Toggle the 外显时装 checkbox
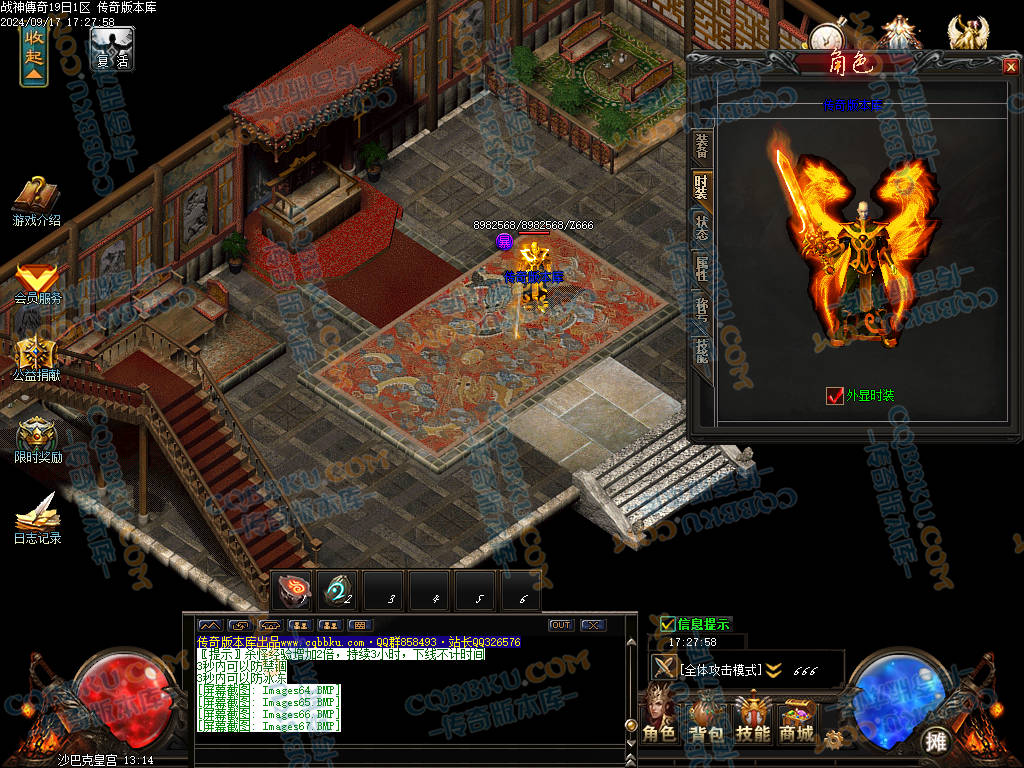This screenshot has height=768, width=1024. (x=835, y=395)
